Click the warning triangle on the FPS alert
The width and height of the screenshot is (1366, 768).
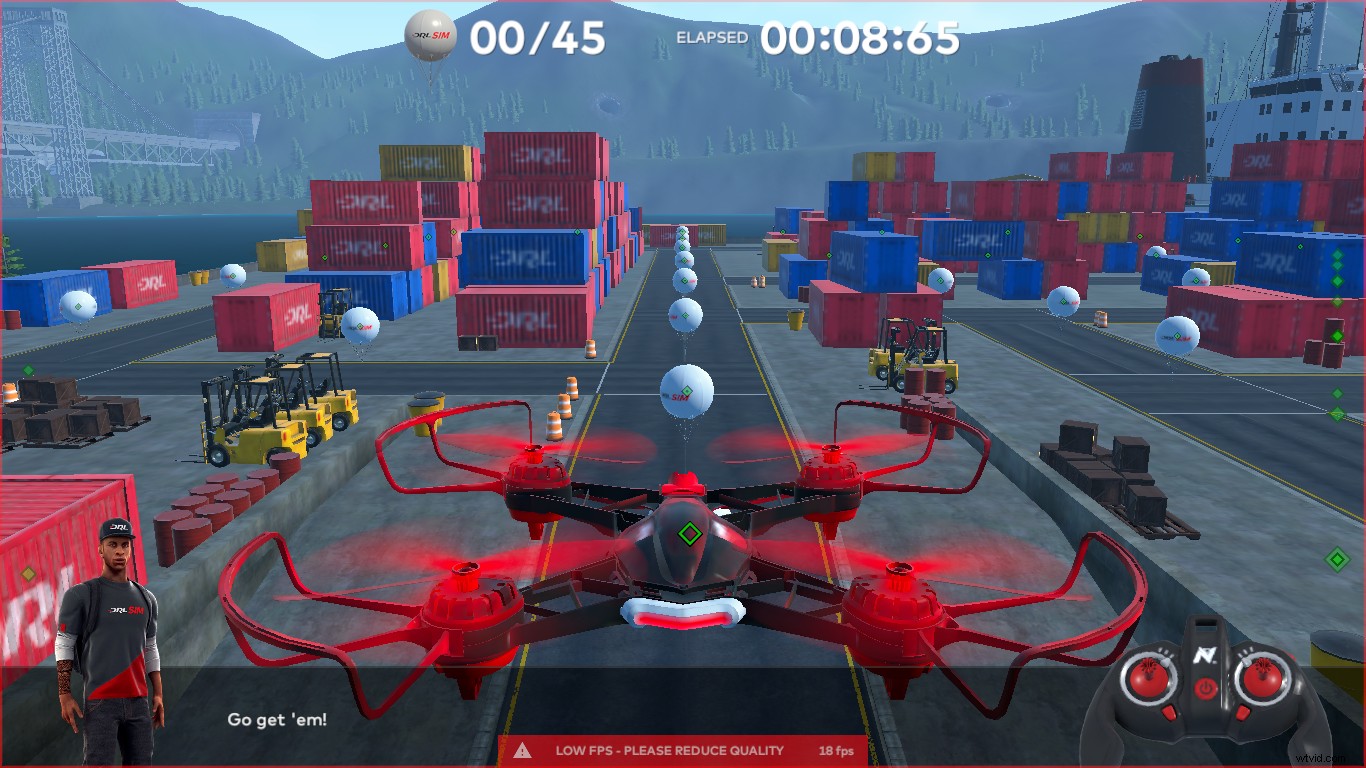click(524, 750)
